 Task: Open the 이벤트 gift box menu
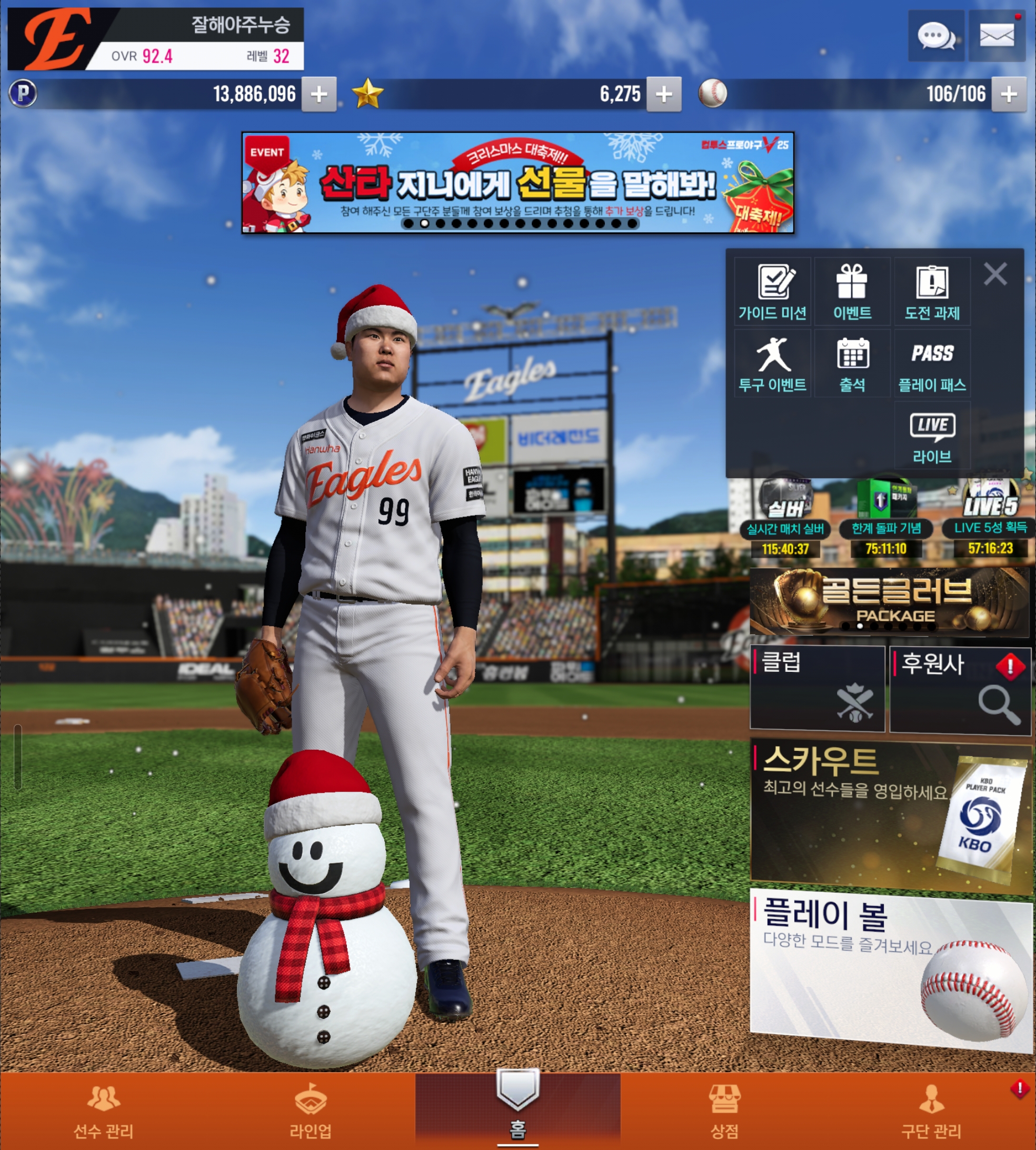852,292
